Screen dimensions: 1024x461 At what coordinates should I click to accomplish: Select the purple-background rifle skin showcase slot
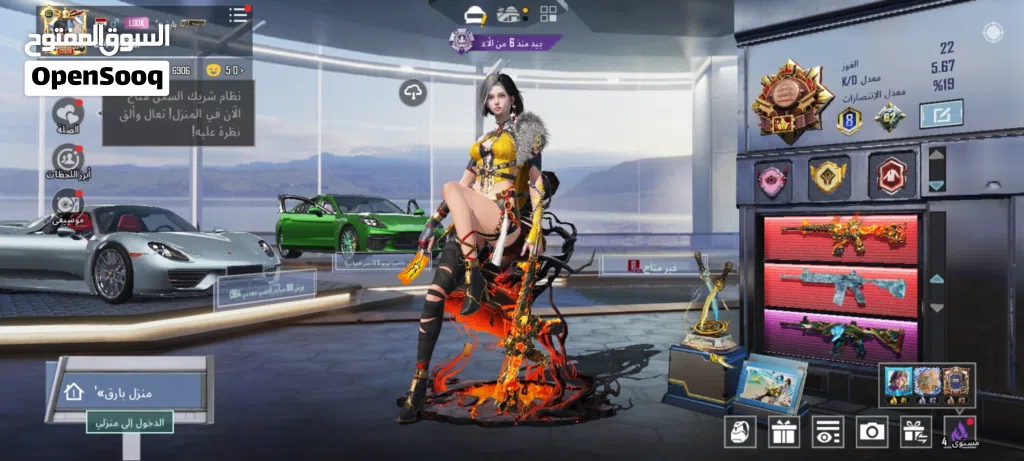pyautogui.click(x=839, y=336)
